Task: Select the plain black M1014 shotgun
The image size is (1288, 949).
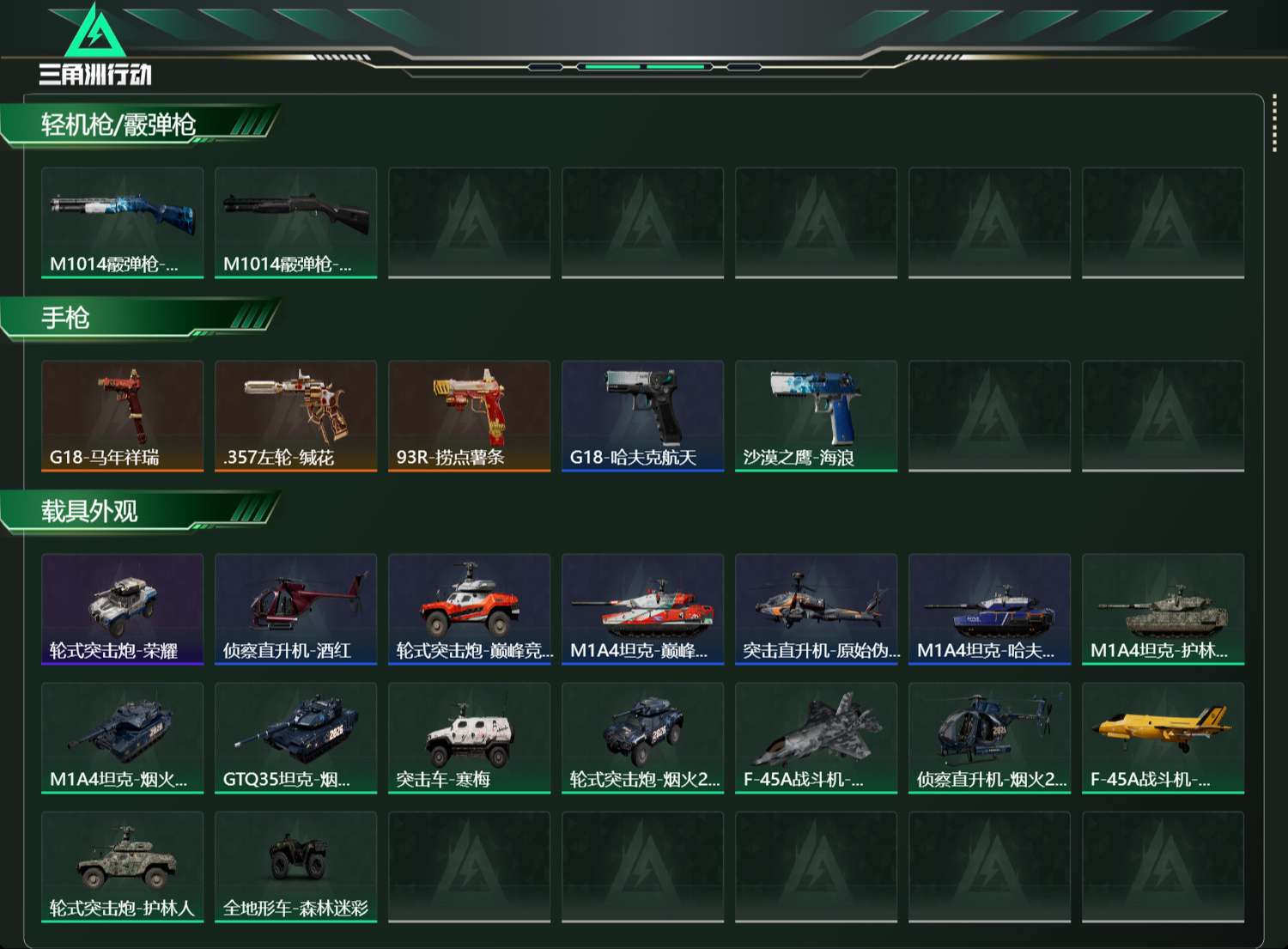Action: point(296,222)
